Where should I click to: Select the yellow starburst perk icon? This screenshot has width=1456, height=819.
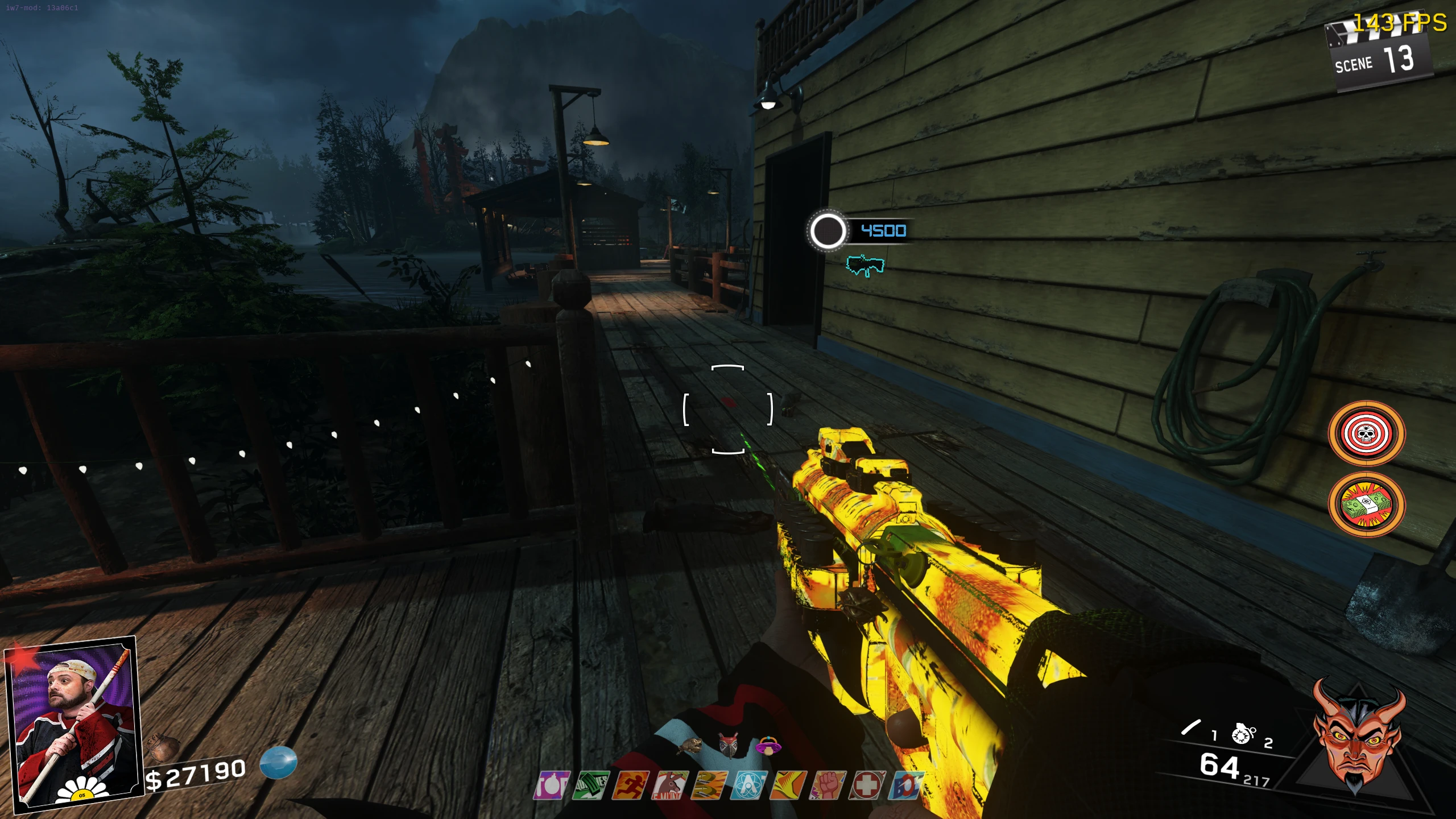(788, 786)
